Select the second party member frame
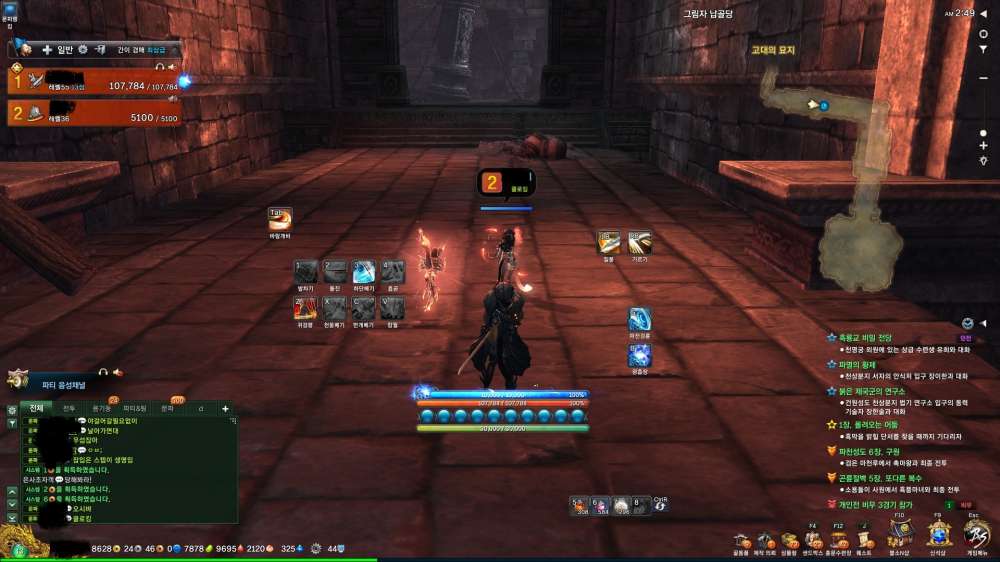Viewport: 1000px width, 562px height. (x=95, y=113)
